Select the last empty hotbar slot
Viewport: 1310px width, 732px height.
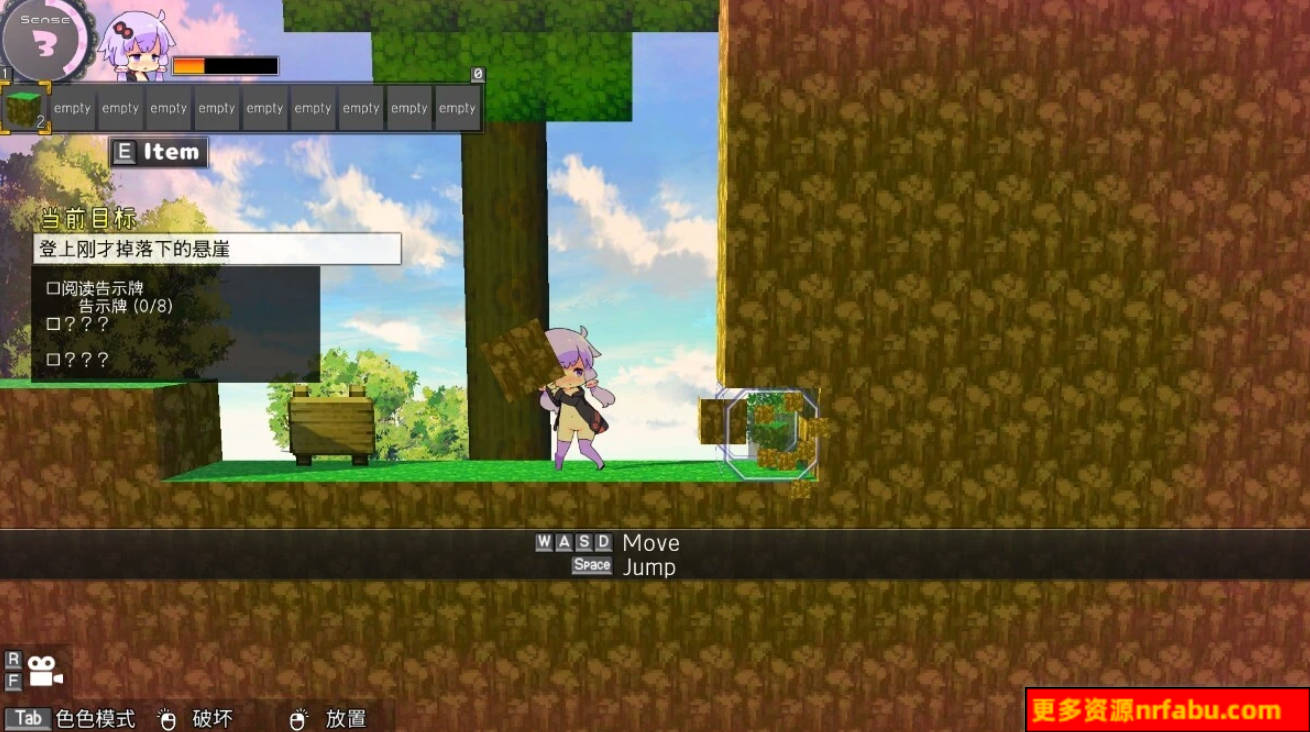tap(457, 105)
